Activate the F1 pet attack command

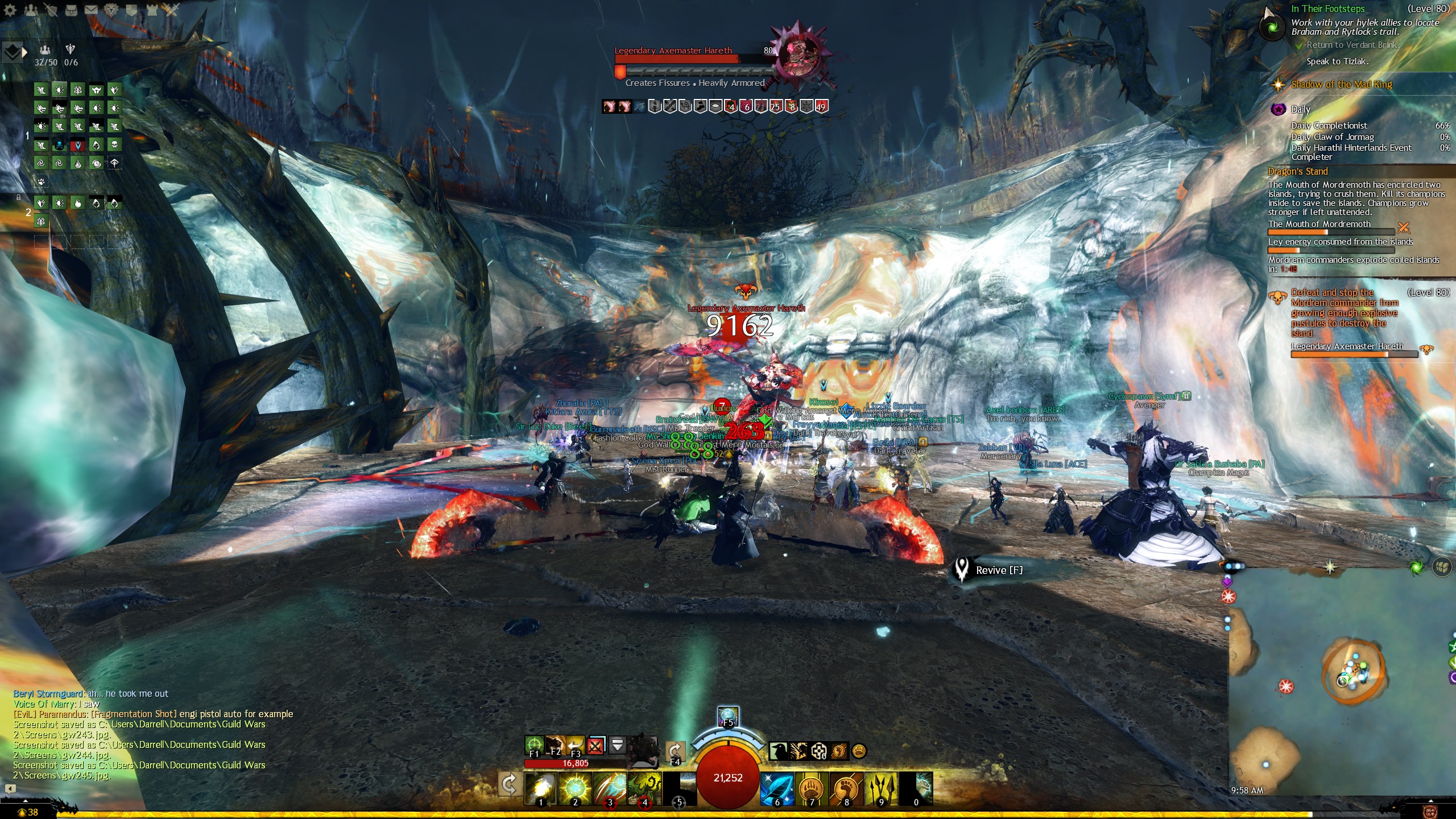click(533, 745)
